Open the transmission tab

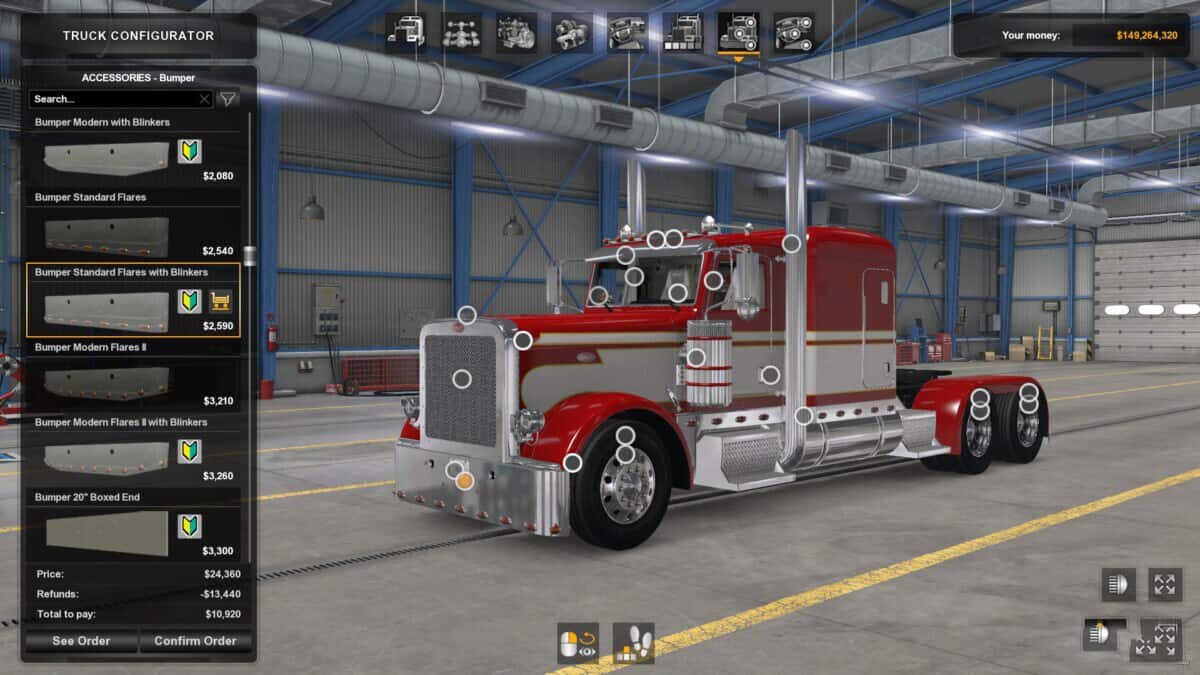click(571, 33)
